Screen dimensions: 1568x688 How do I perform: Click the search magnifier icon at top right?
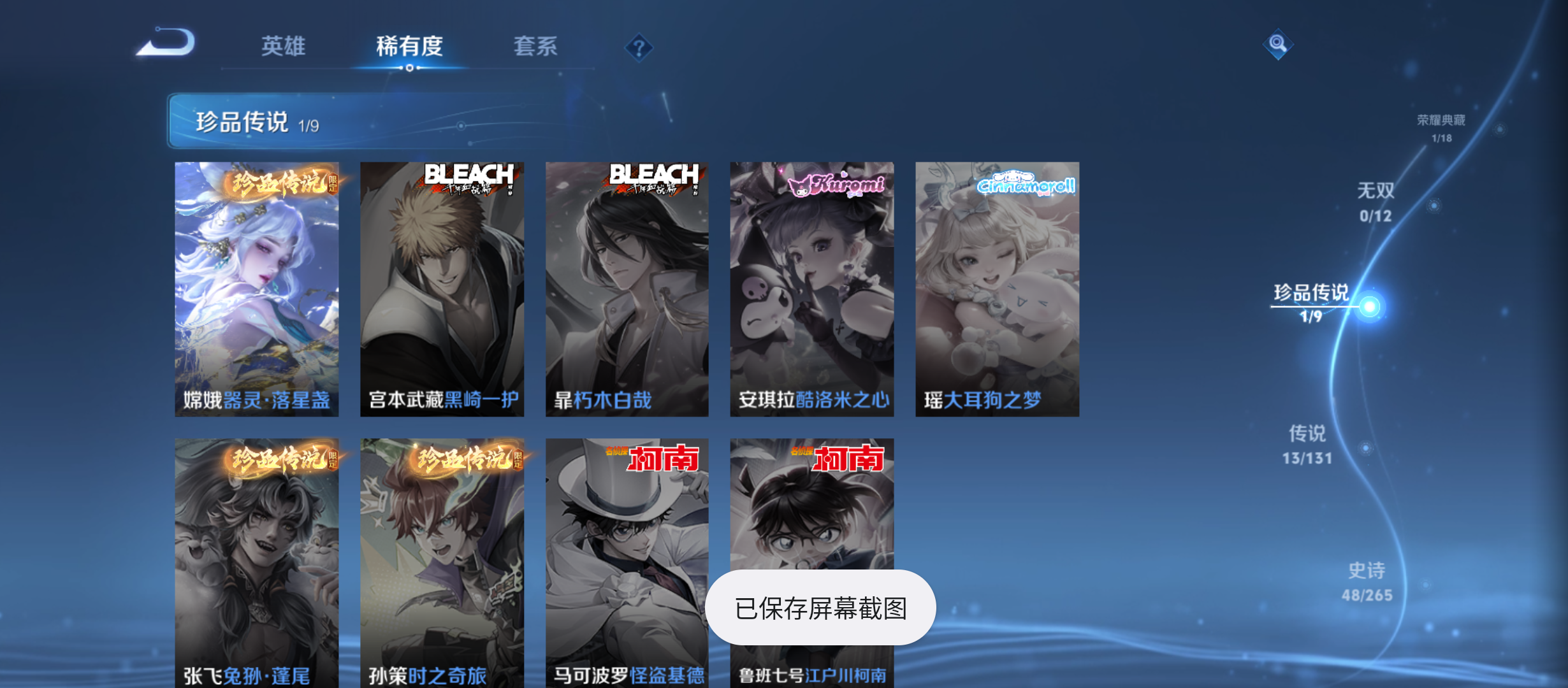1279,43
